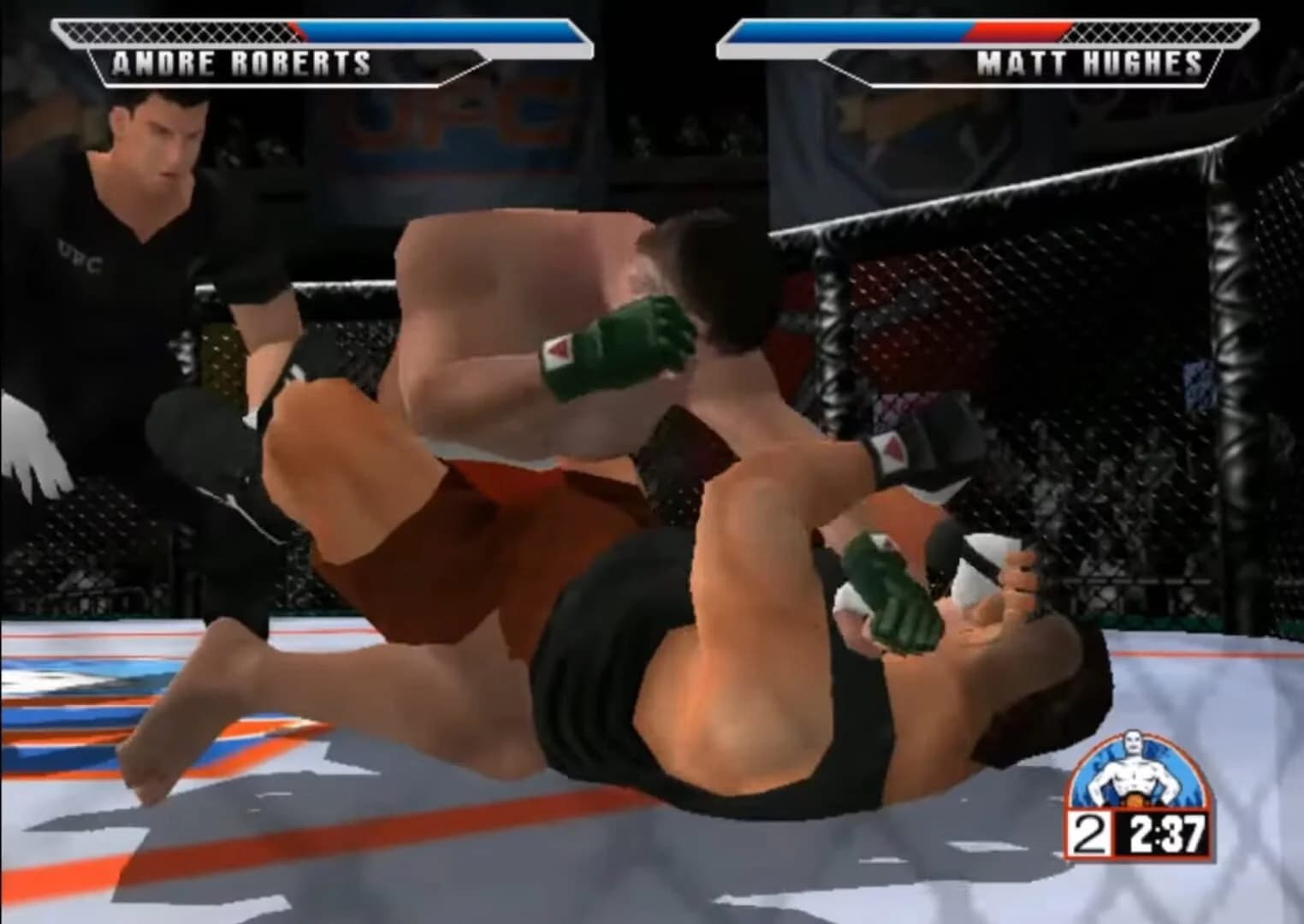Toggle Andre Roberts' health bar display
Screen dimensions: 1304x924
(x=428, y=30)
